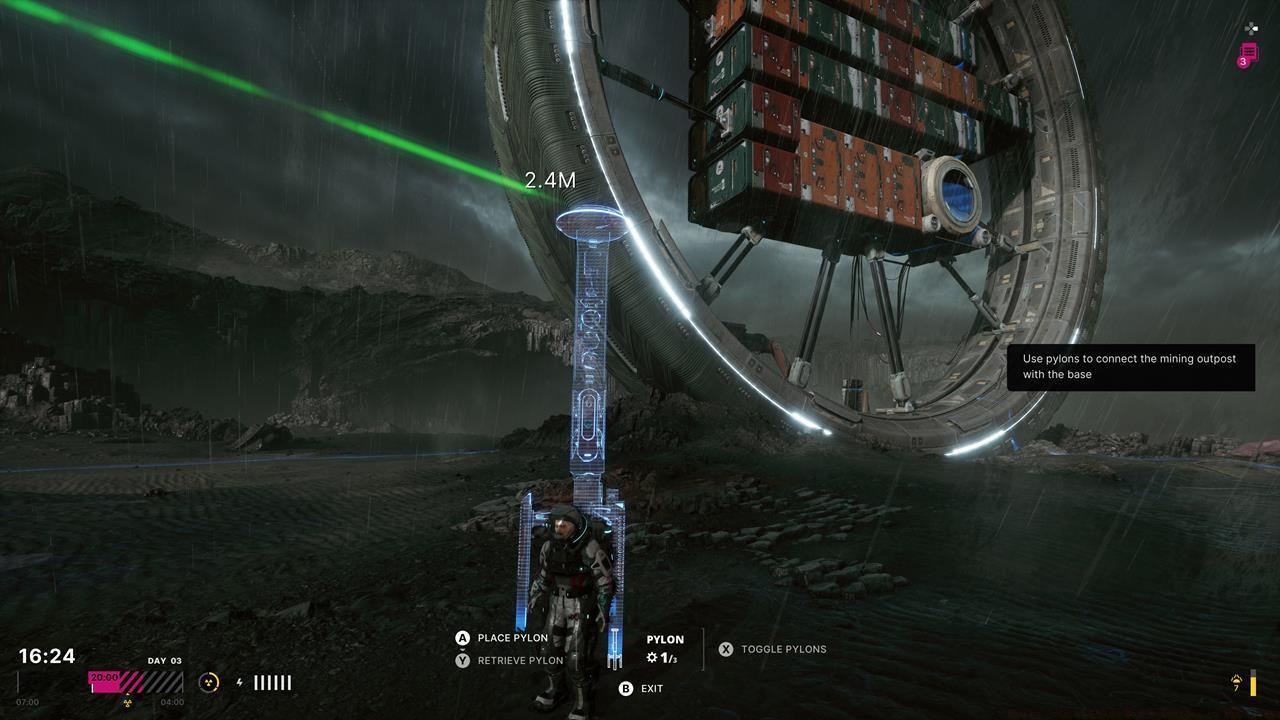Click the 2.4M distance marker label
The height and width of the screenshot is (720, 1280).
[x=550, y=180]
